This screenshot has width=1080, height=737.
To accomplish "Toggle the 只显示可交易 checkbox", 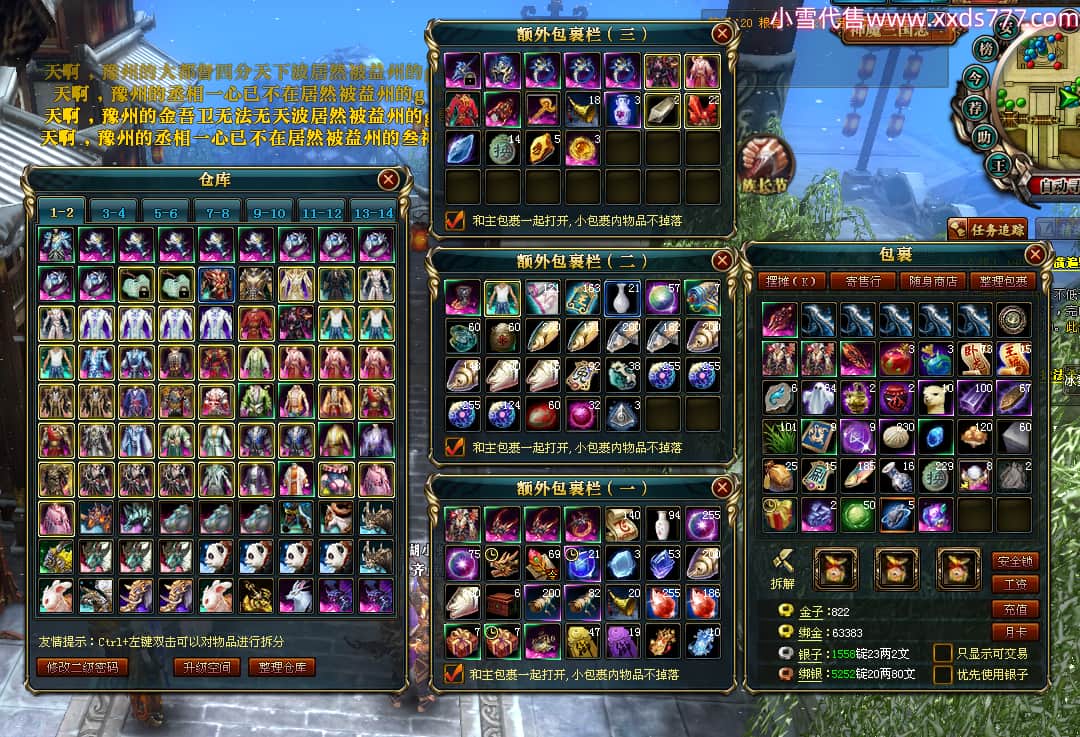I will point(942,653).
